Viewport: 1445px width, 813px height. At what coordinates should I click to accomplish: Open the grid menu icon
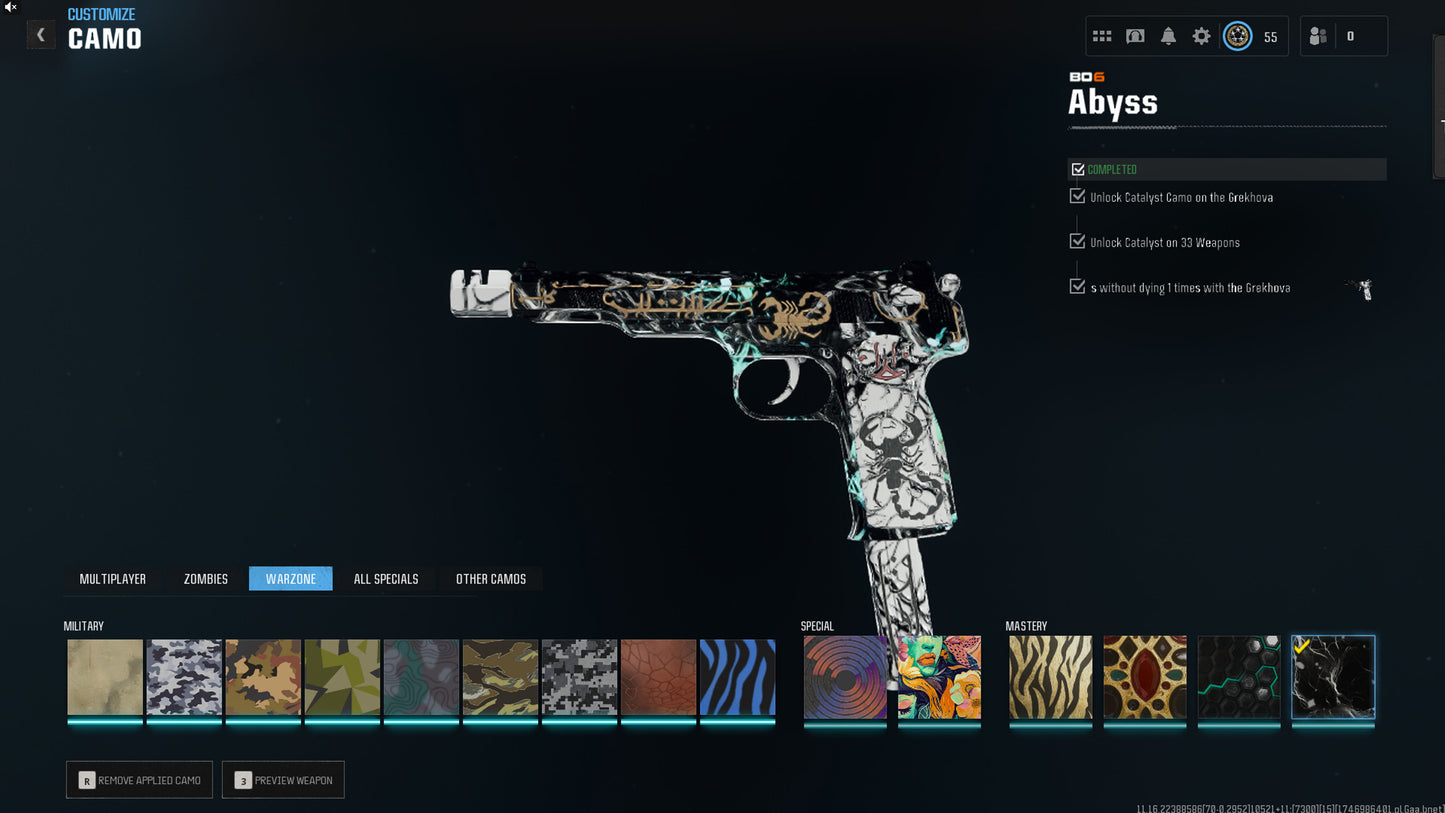(1102, 36)
